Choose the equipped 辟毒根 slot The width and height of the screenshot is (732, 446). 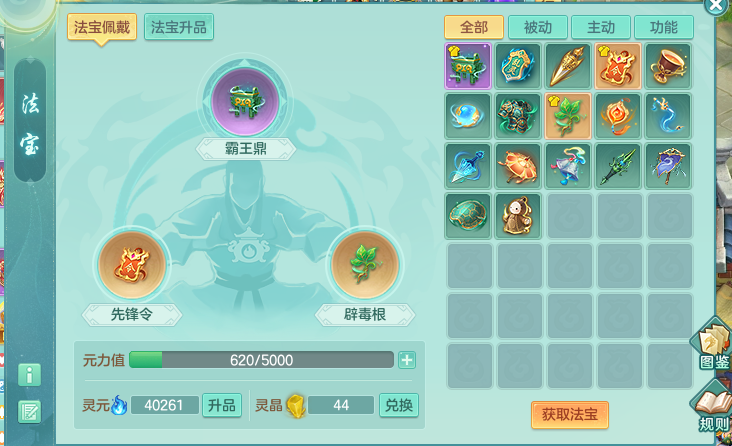click(x=364, y=264)
